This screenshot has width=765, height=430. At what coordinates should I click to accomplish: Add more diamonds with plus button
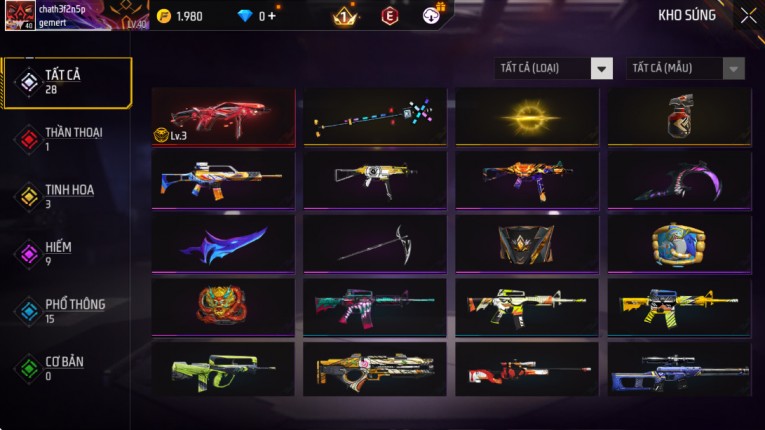tap(272, 16)
